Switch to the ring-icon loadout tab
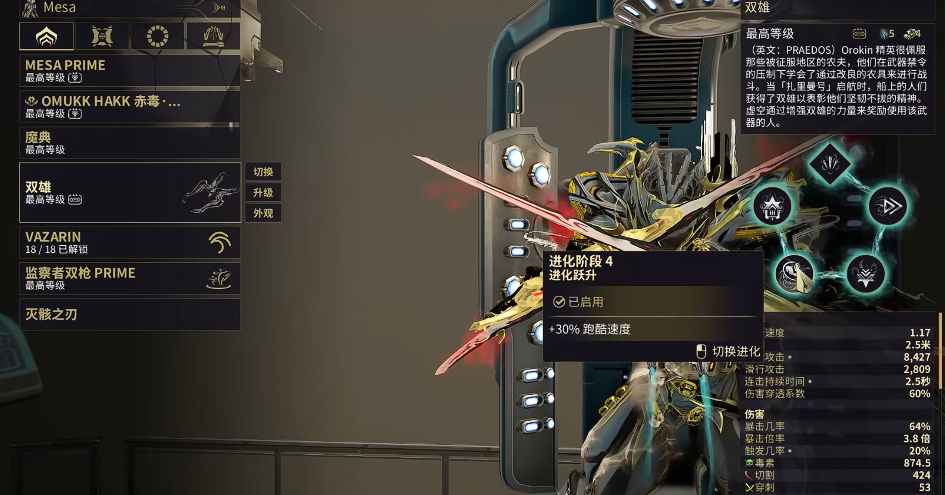The height and width of the screenshot is (495, 945). (x=157, y=37)
